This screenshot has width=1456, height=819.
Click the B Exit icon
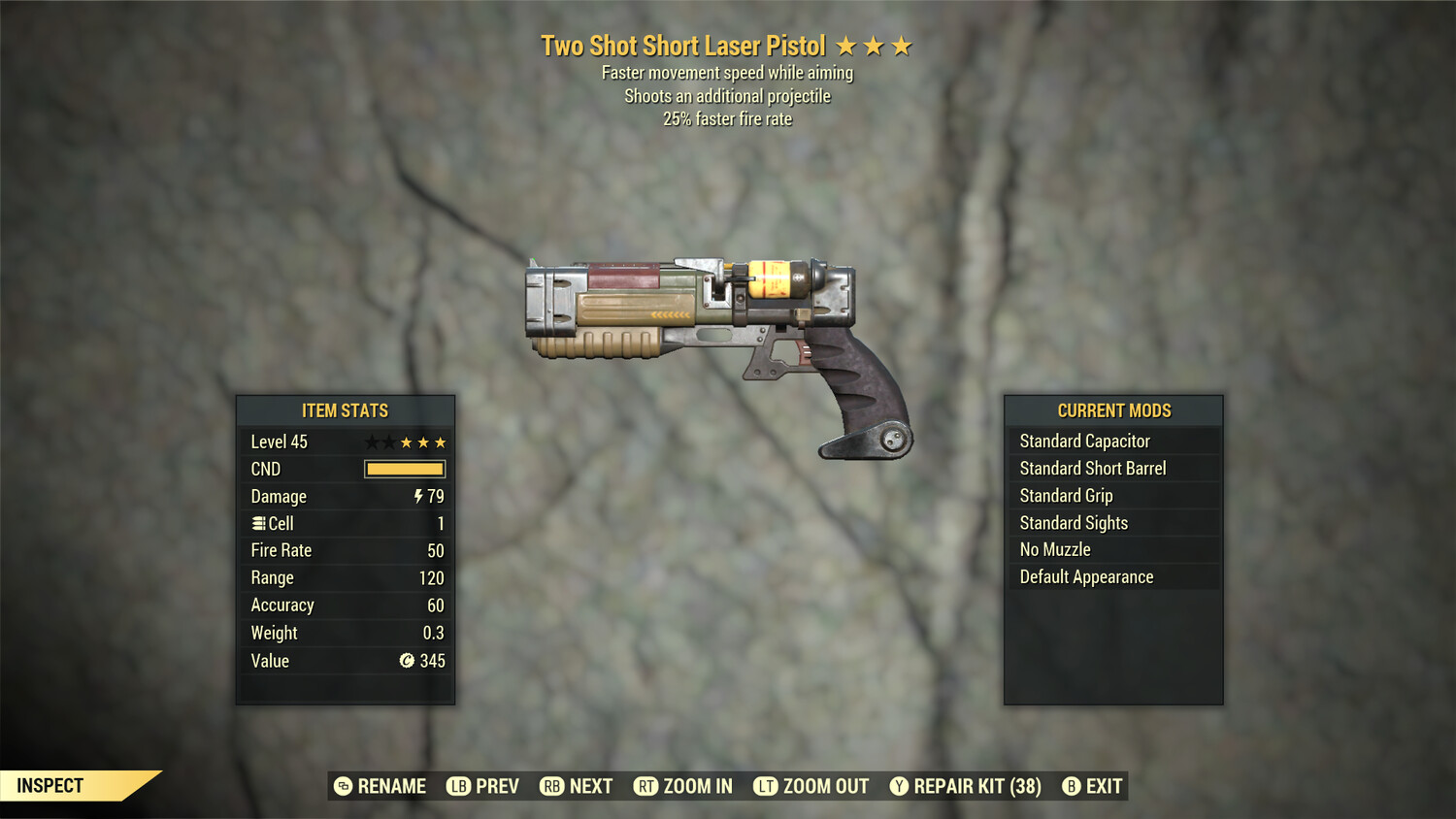(x=1071, y=786)
